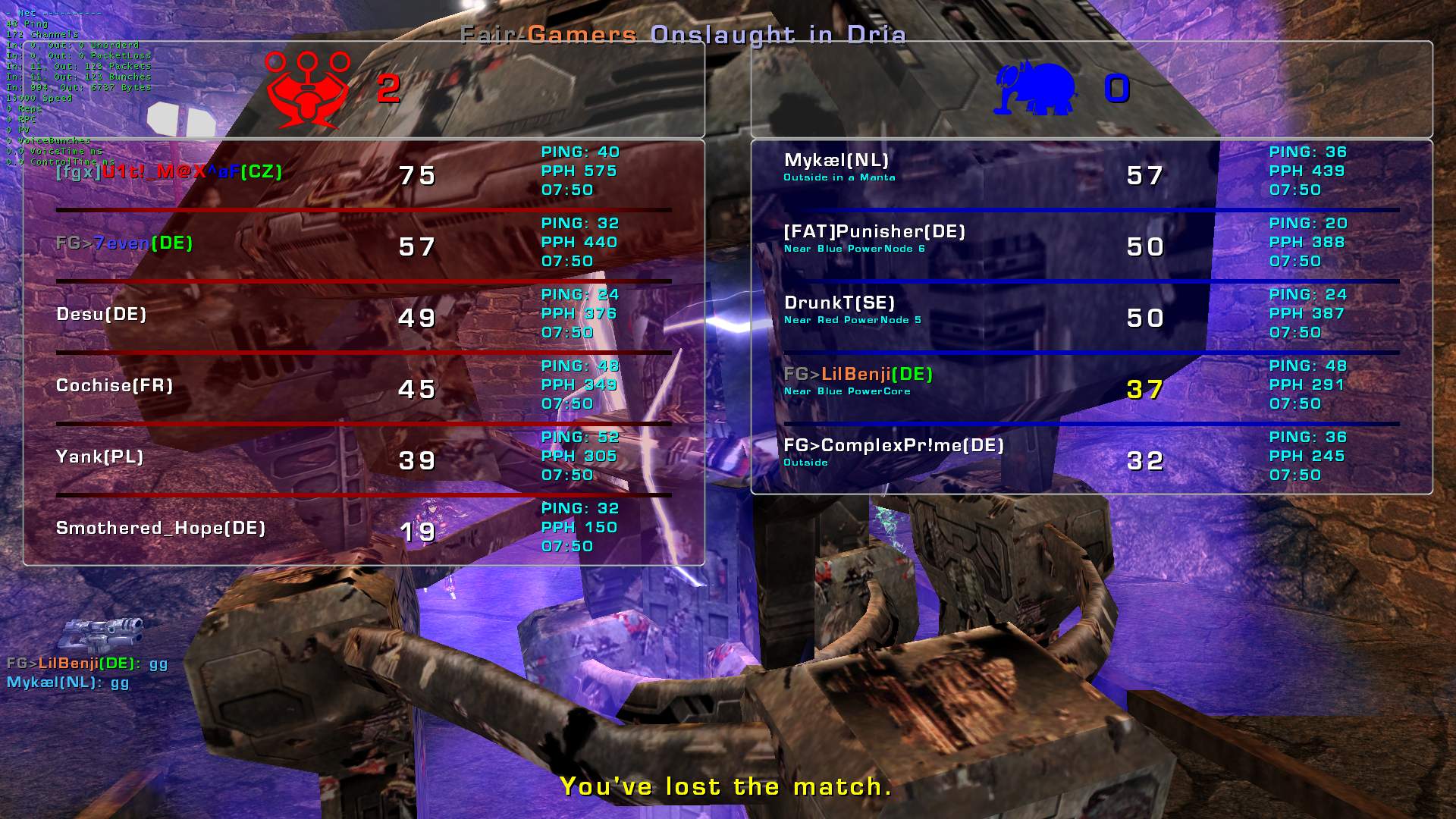The image size is (1456, 819).
Task: Select the FG>LilBenji(DE) scoreboard row
Action: (858, 375)
